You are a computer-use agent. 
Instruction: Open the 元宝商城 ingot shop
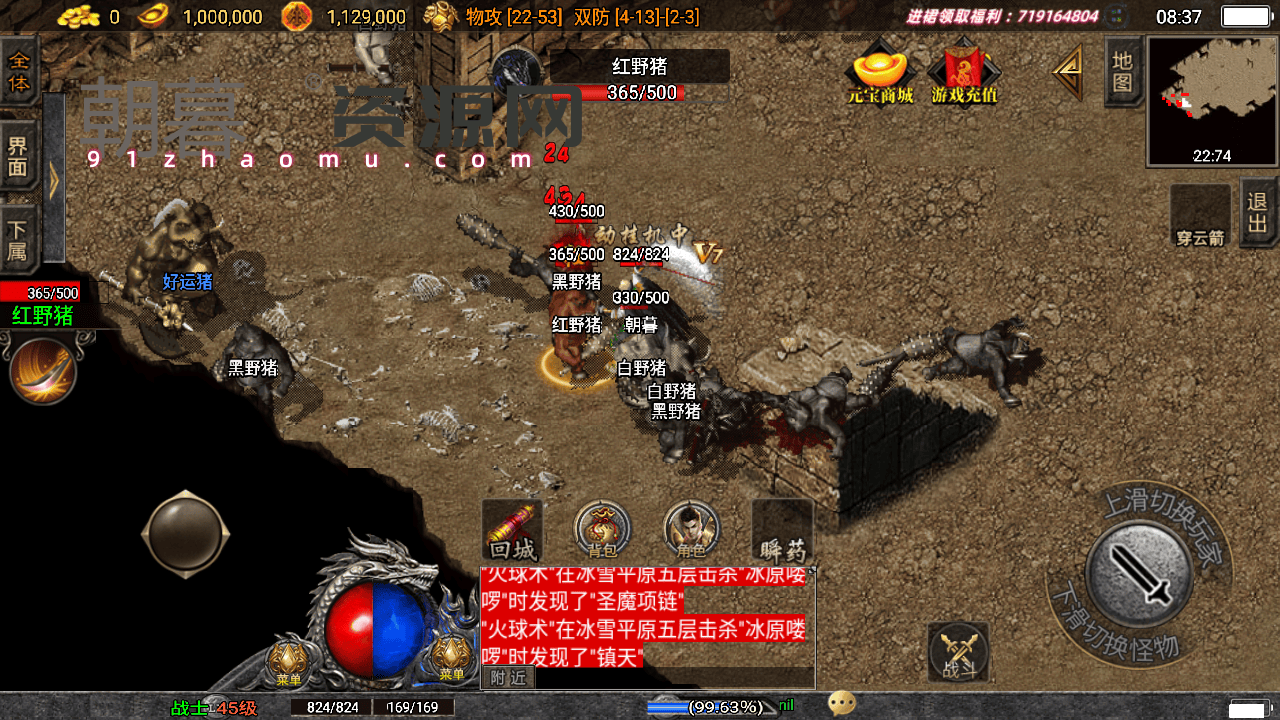point(880,72)
